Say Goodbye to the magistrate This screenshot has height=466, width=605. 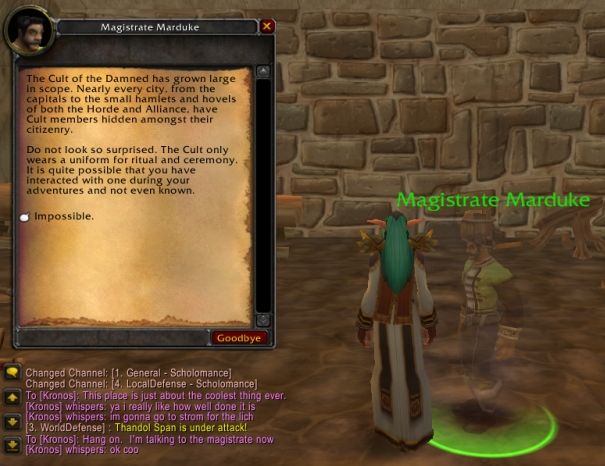point(238,338)
